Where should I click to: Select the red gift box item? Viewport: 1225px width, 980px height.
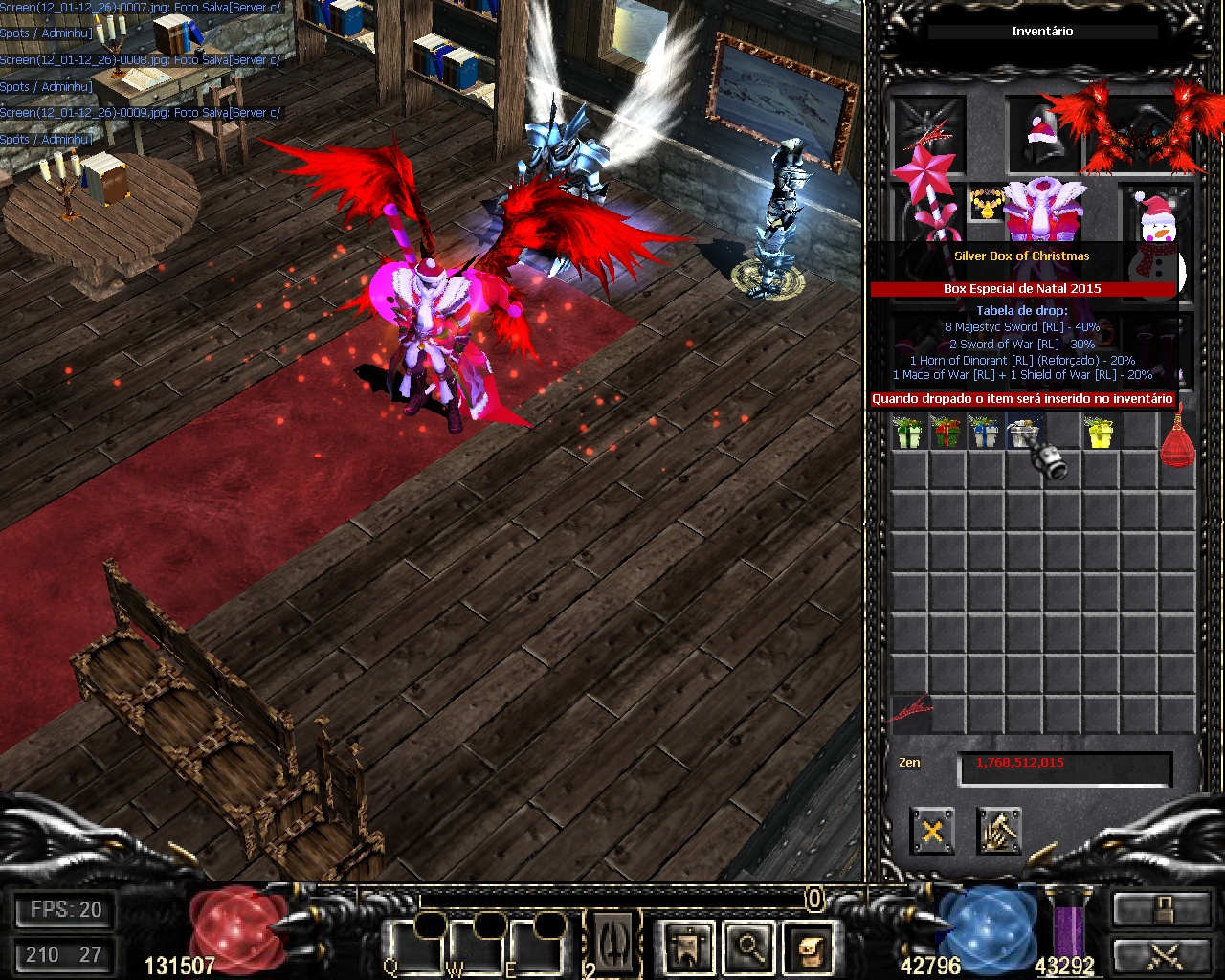coord(946,433)
